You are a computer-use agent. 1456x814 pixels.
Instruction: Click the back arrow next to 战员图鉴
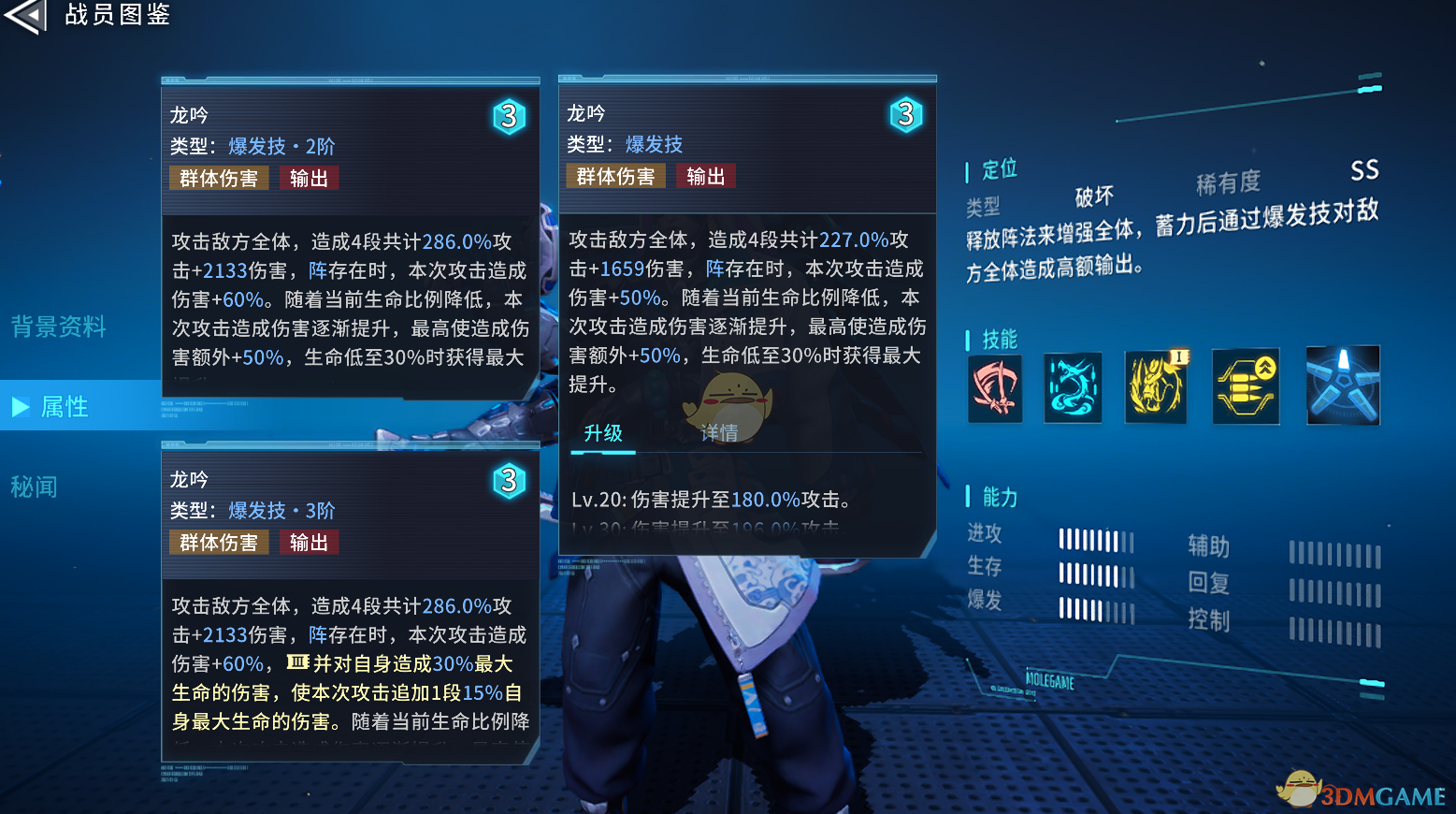click(x=25, y=16)
